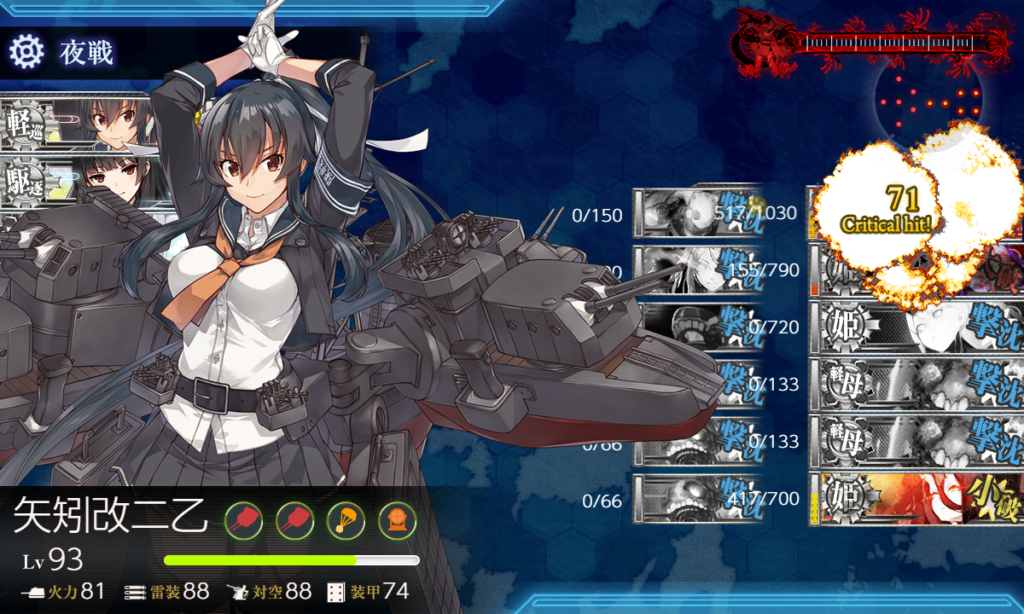Image resolution: width=1024 pixels, height=614 pixels.
Task: Open the red-dot formation radar display
Action: click(925, 100)
